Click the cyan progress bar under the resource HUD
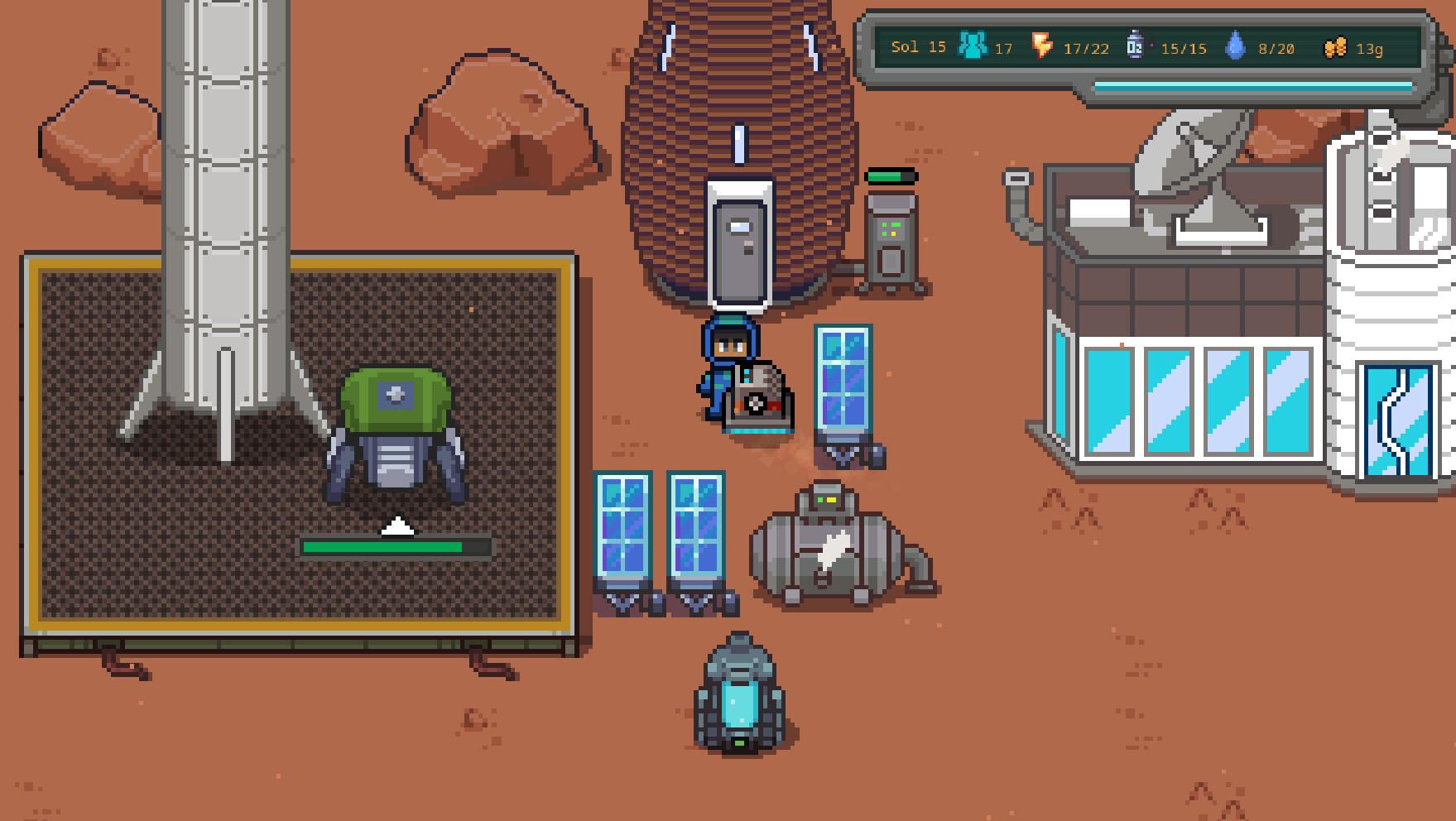Viewport: 1456px width, 821px height. click(1250, 84)
